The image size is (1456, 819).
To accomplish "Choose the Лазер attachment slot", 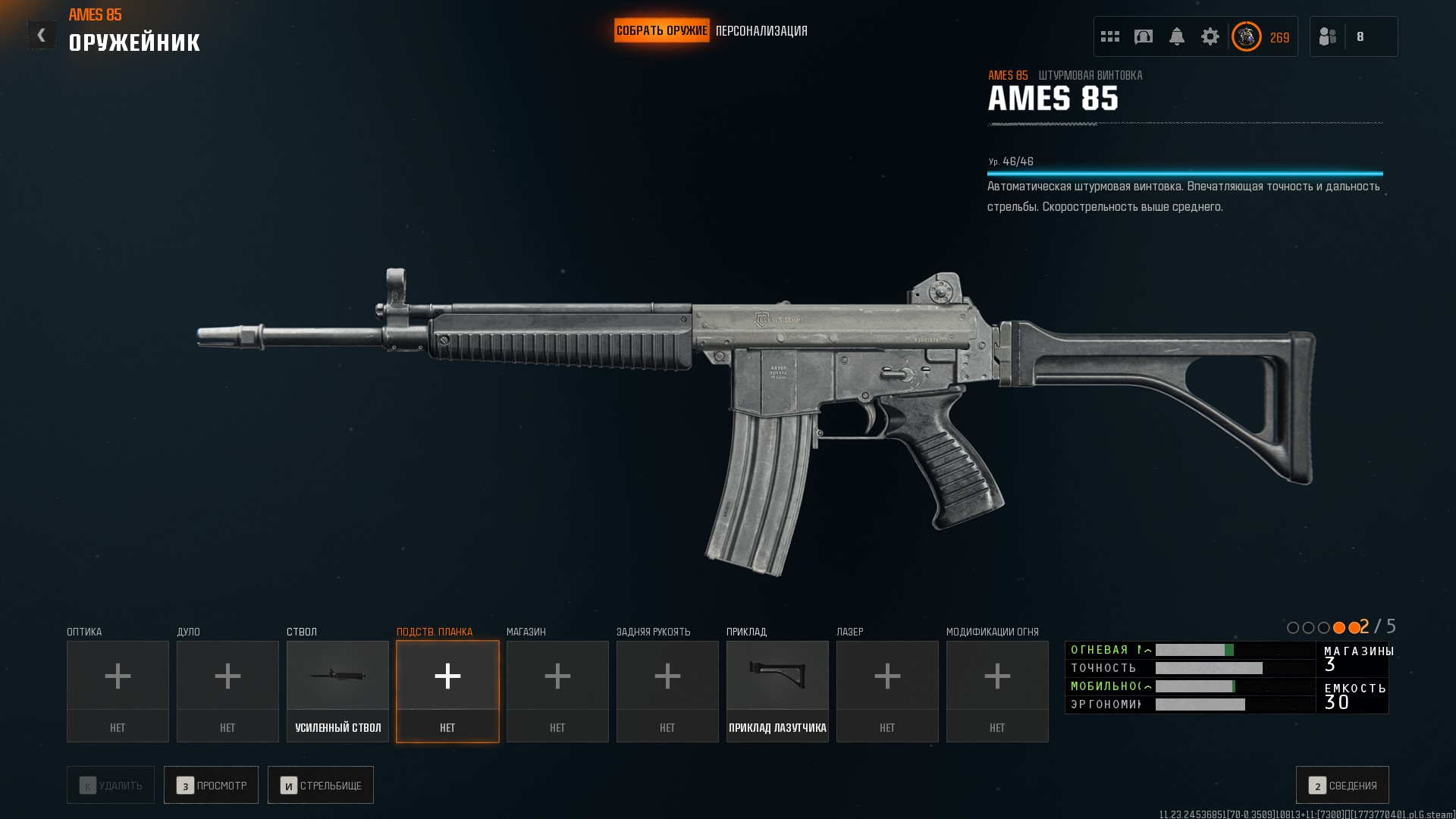I will (887, 691).
